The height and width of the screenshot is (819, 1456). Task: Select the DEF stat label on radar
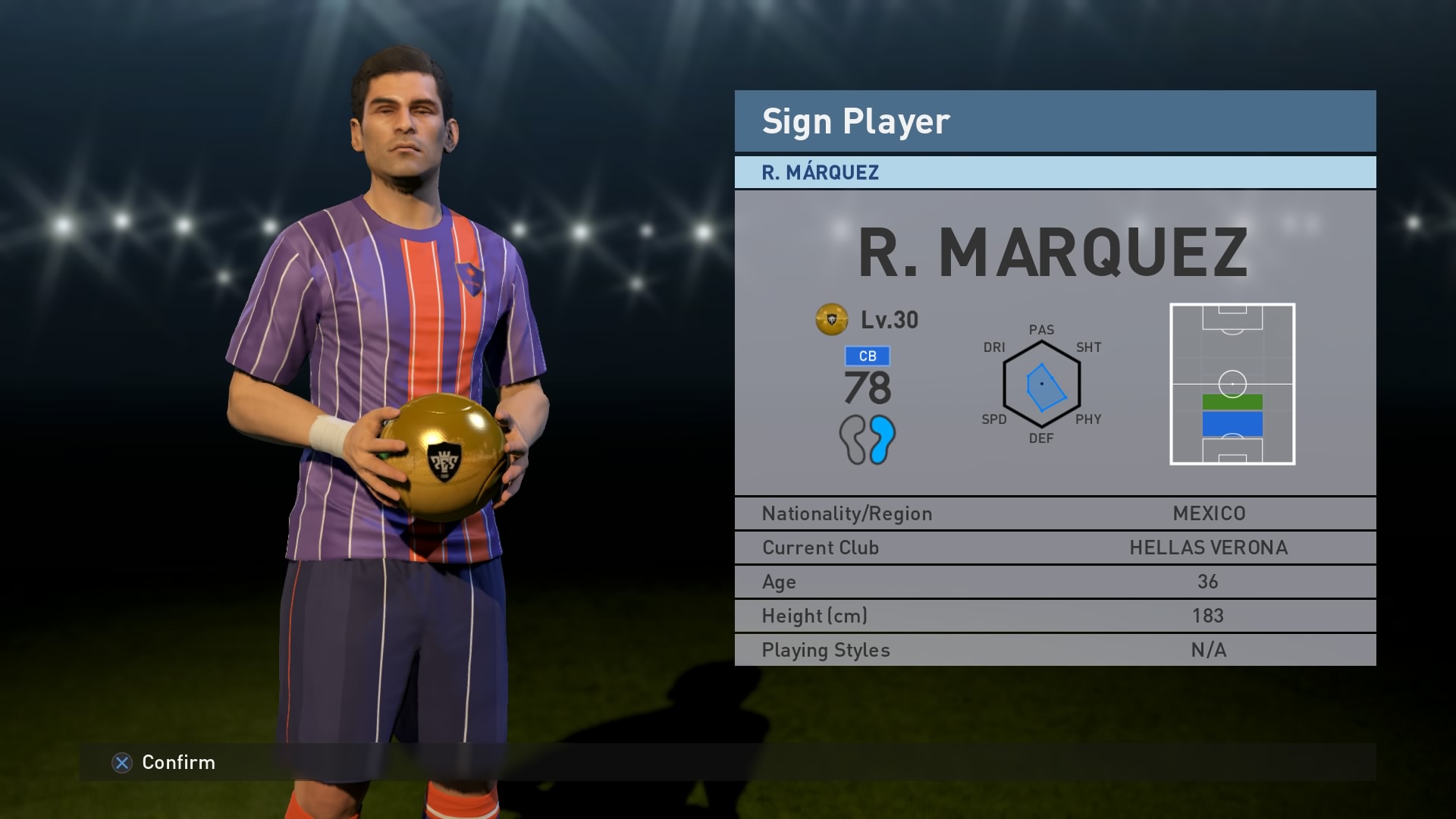click(x=1042, y=438)
